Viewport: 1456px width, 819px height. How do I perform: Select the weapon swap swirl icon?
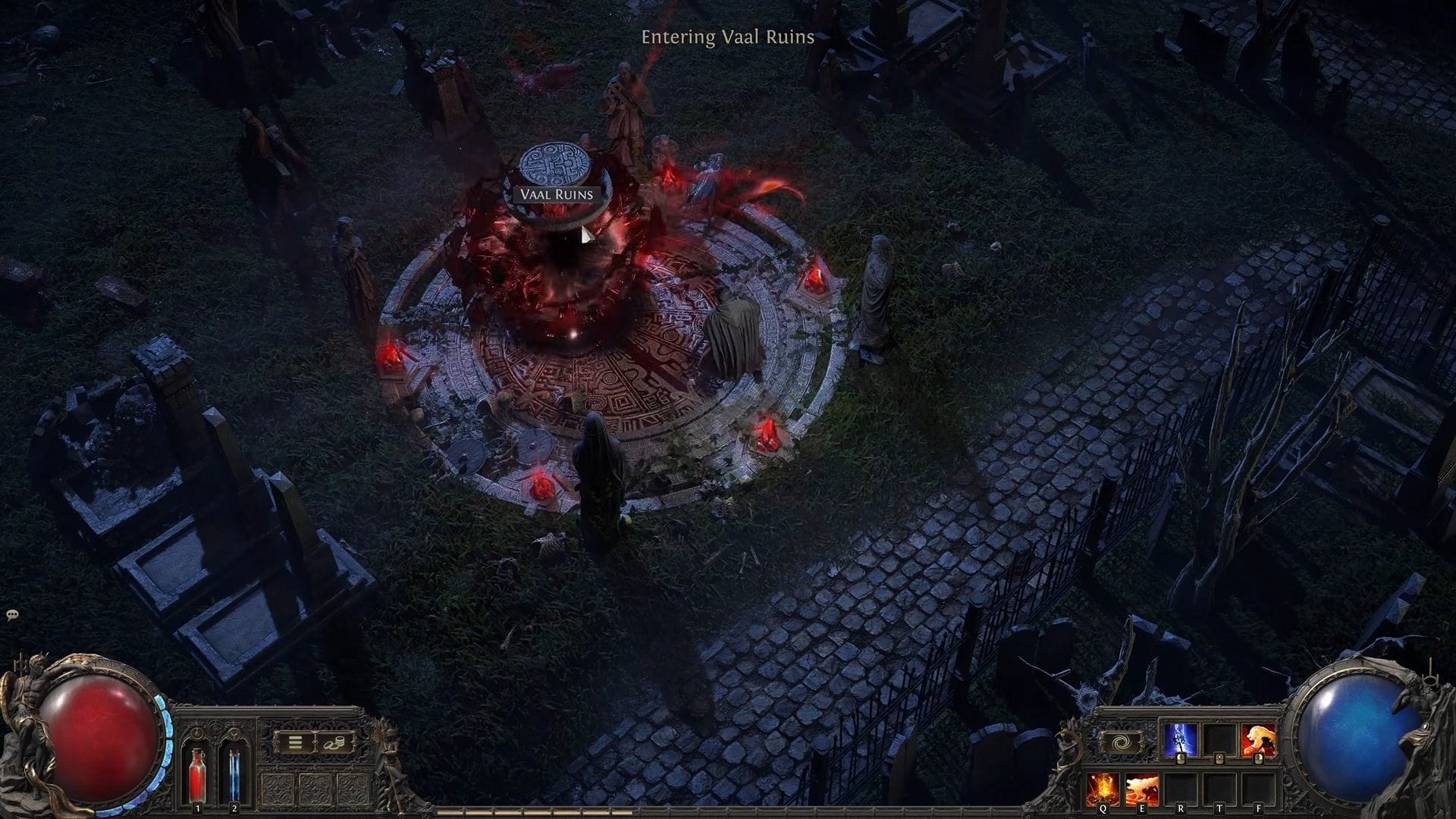pyautogui.click(x=1121, y=742)
